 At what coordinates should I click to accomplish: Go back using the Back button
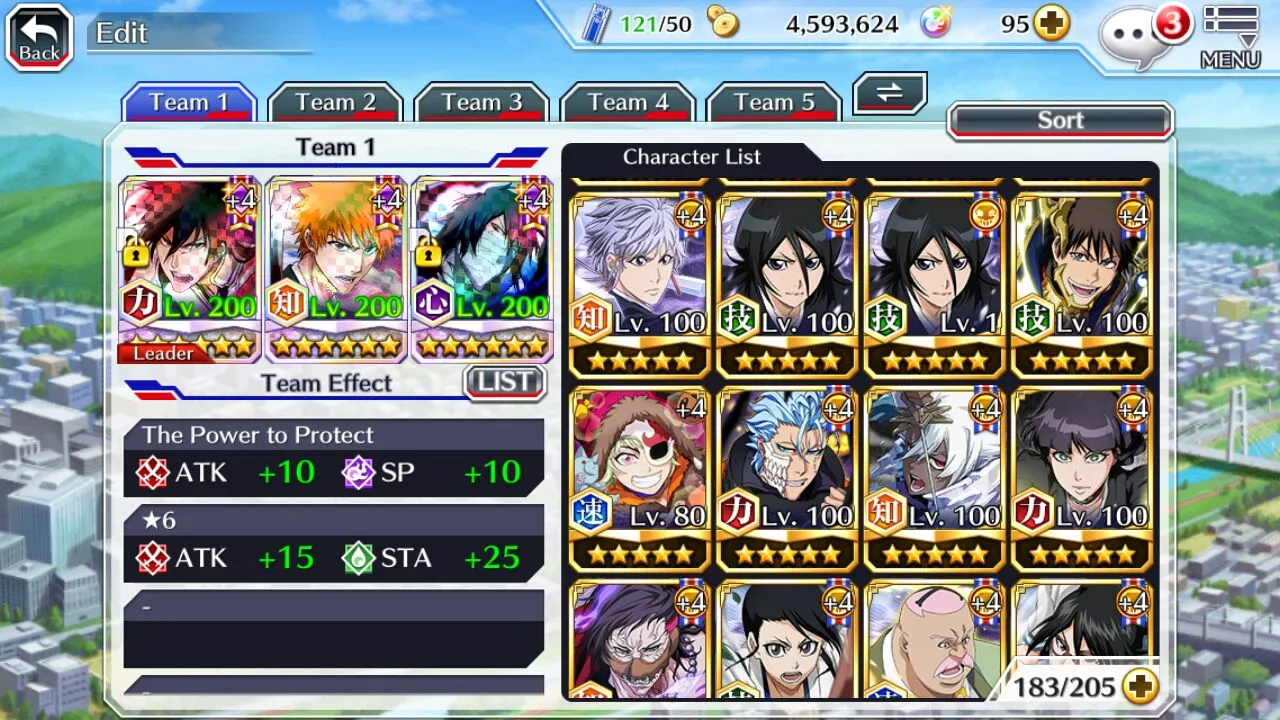[x=40, y=38]
